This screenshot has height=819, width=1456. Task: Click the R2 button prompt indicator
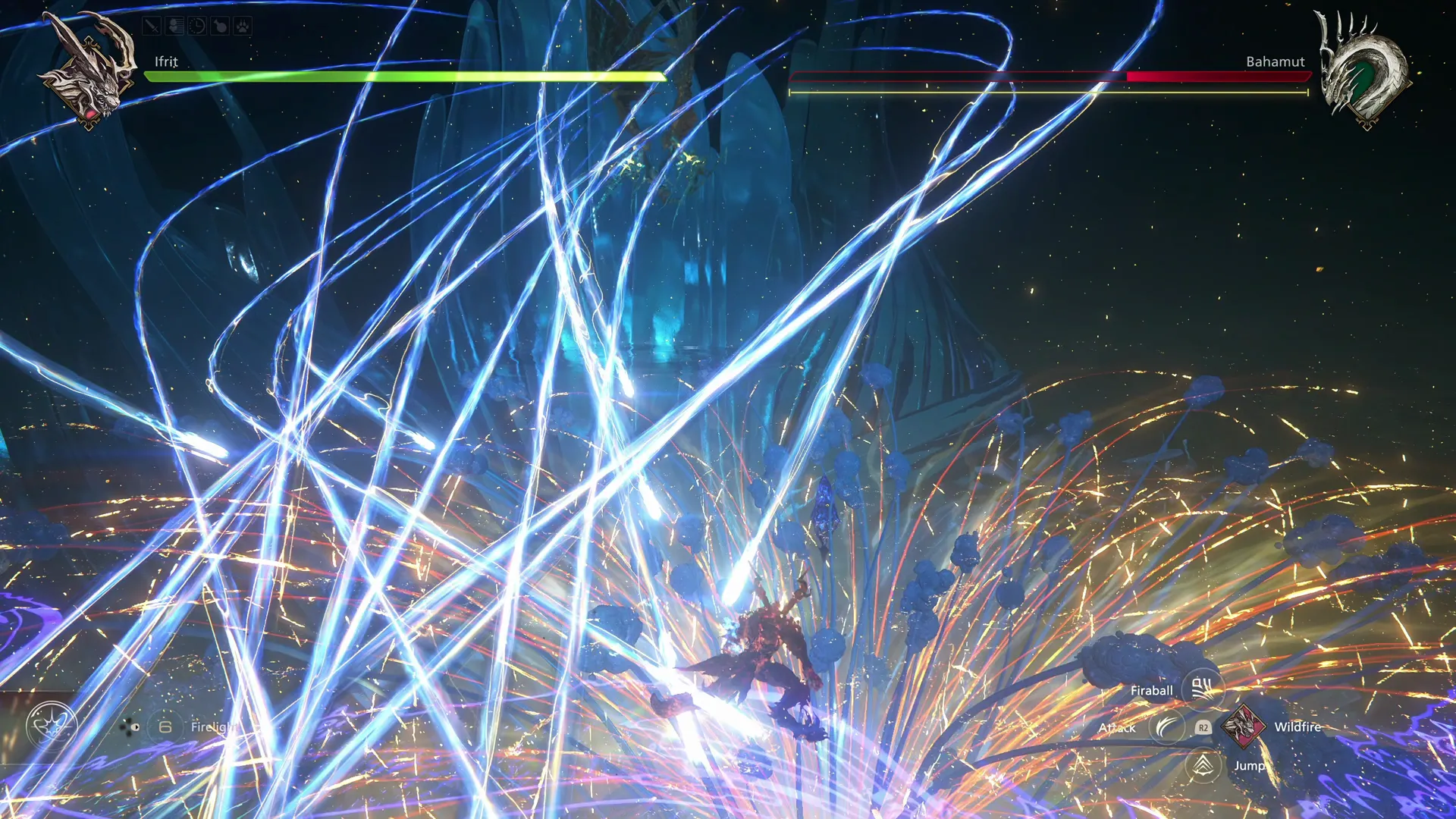1203,727
